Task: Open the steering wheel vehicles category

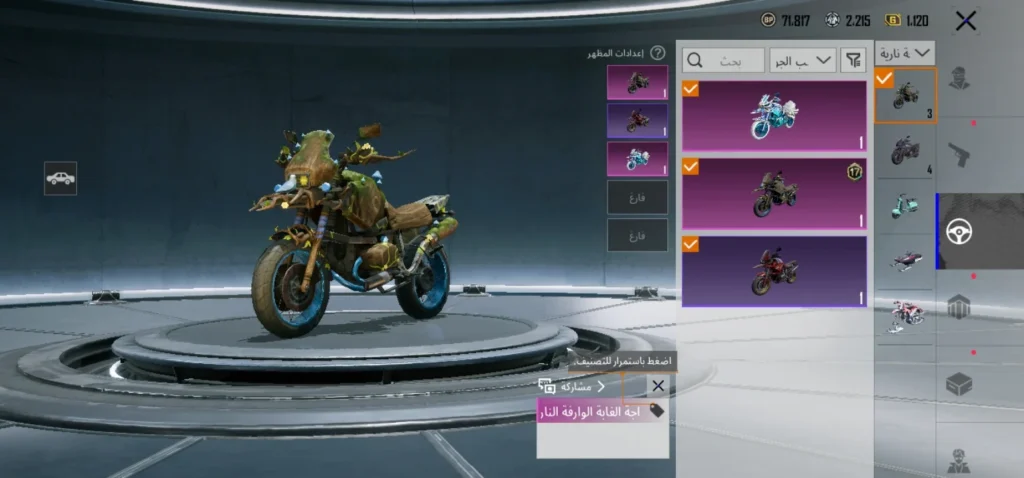Action: pos(960,231)
